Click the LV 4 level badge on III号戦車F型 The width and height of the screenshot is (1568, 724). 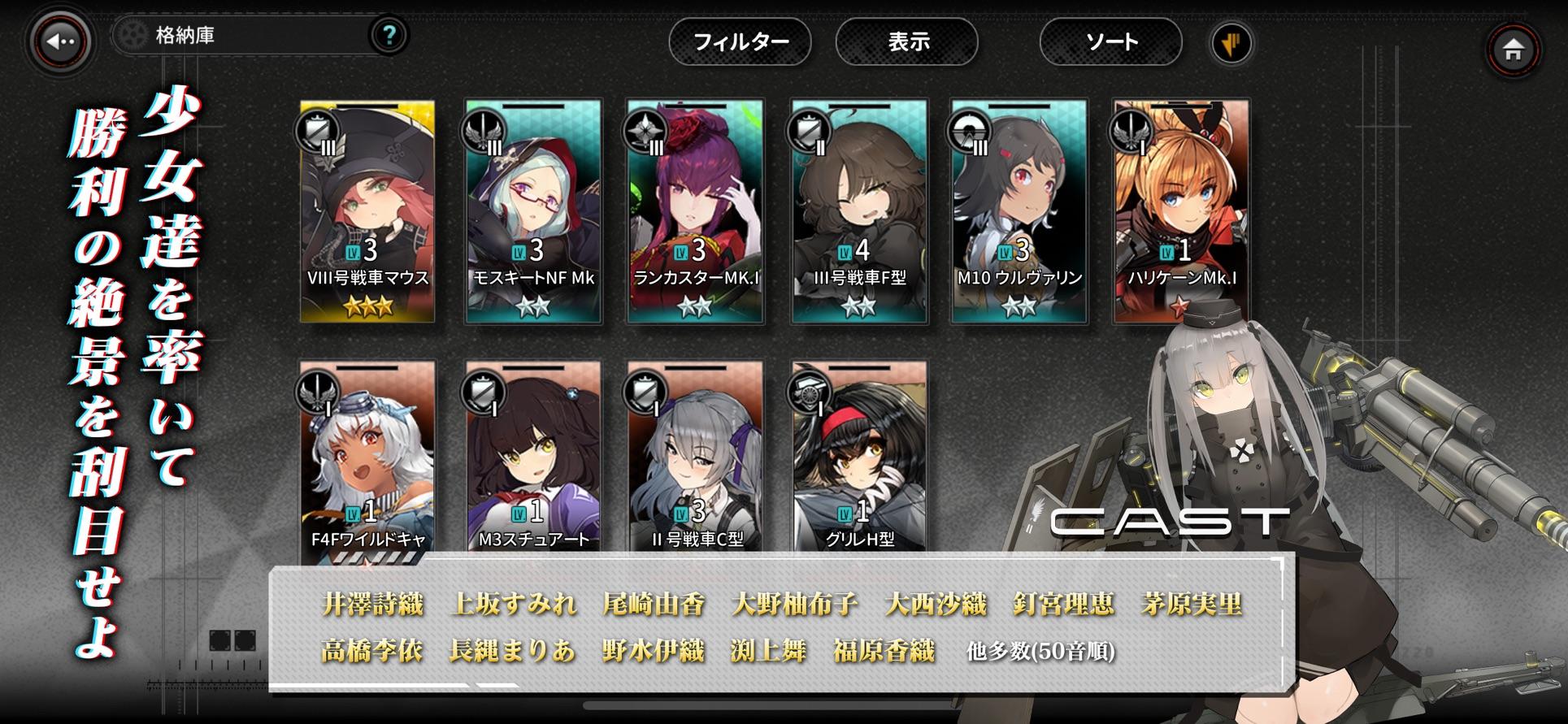pos(845,253)
